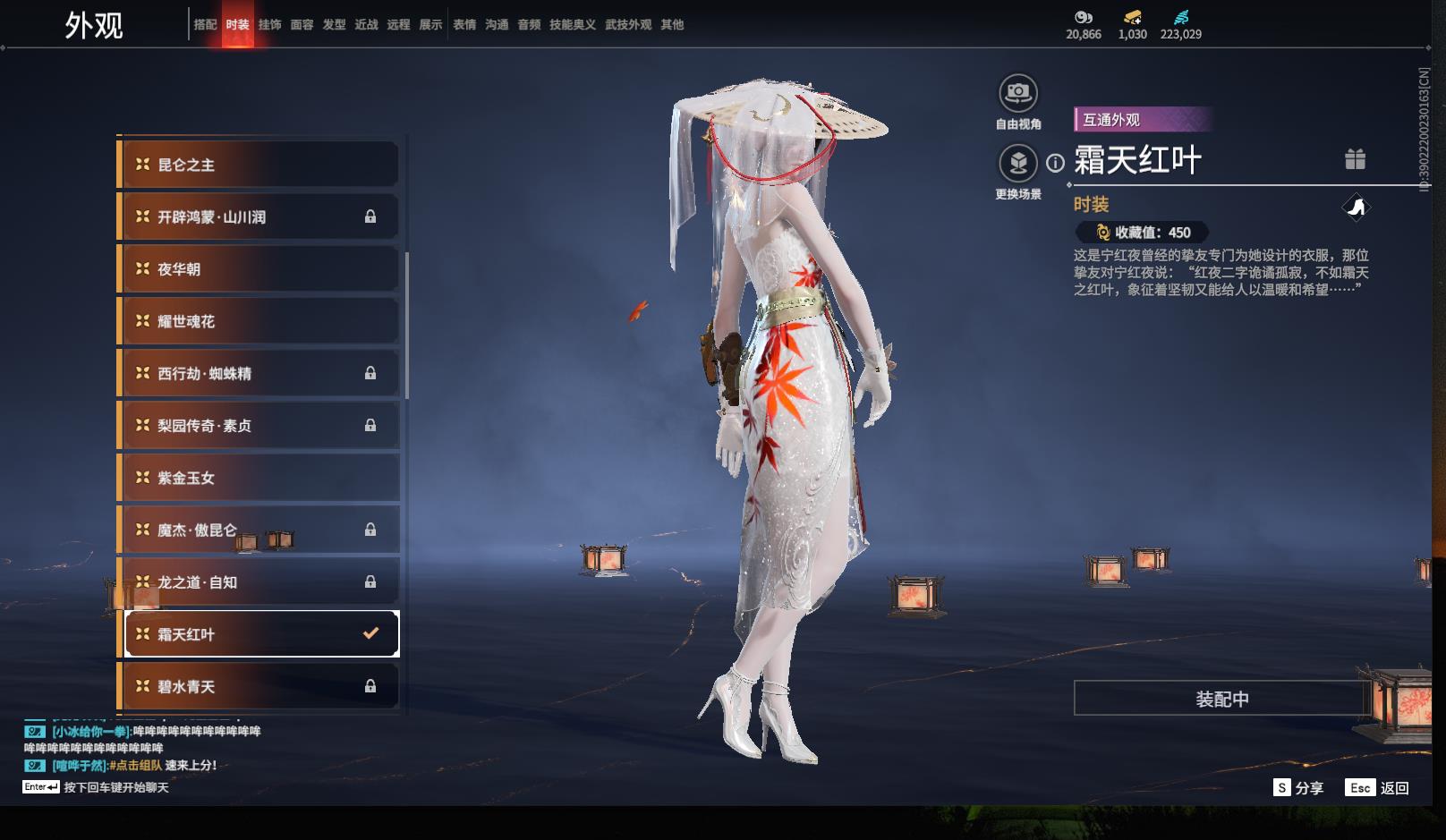The width and height of the screenshot is (1446, 840).
Task: Choose the 紫金玉女 outfit
Action: click(x=259, y=478)
